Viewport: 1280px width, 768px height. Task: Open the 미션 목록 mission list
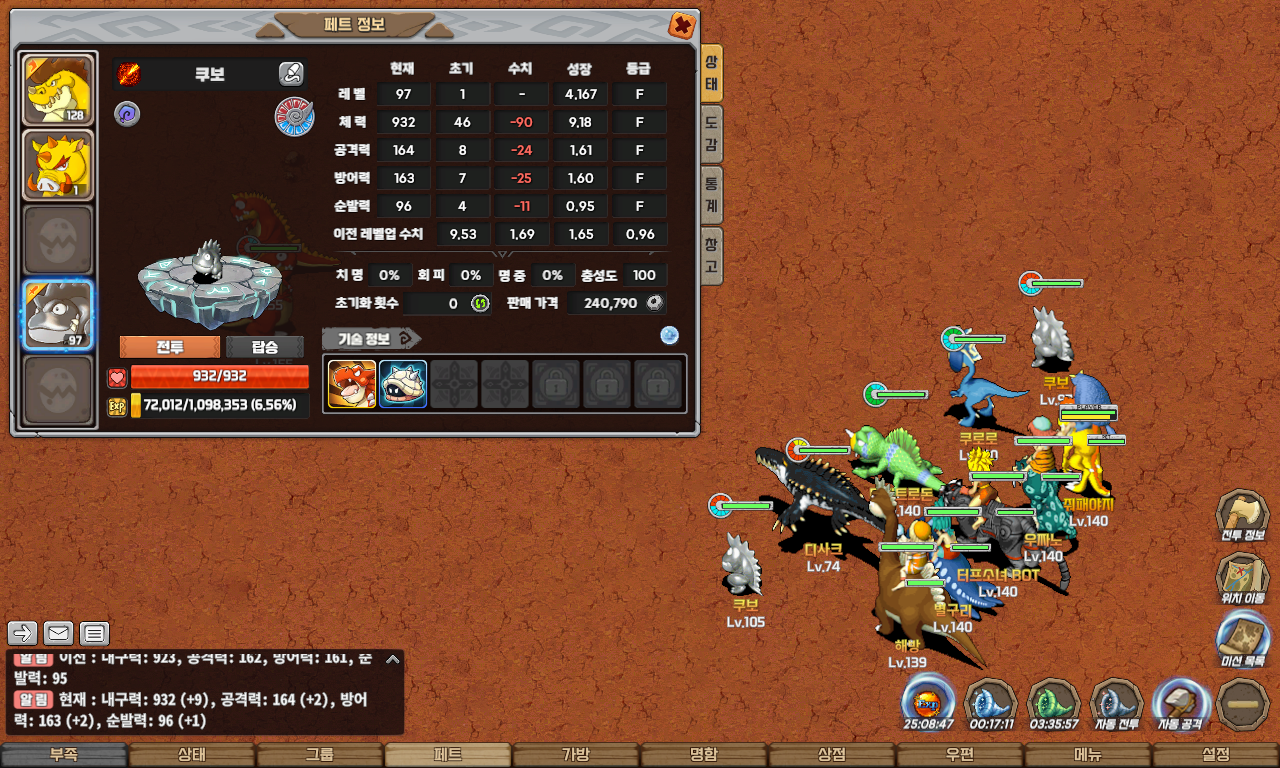click(1242, 640)
